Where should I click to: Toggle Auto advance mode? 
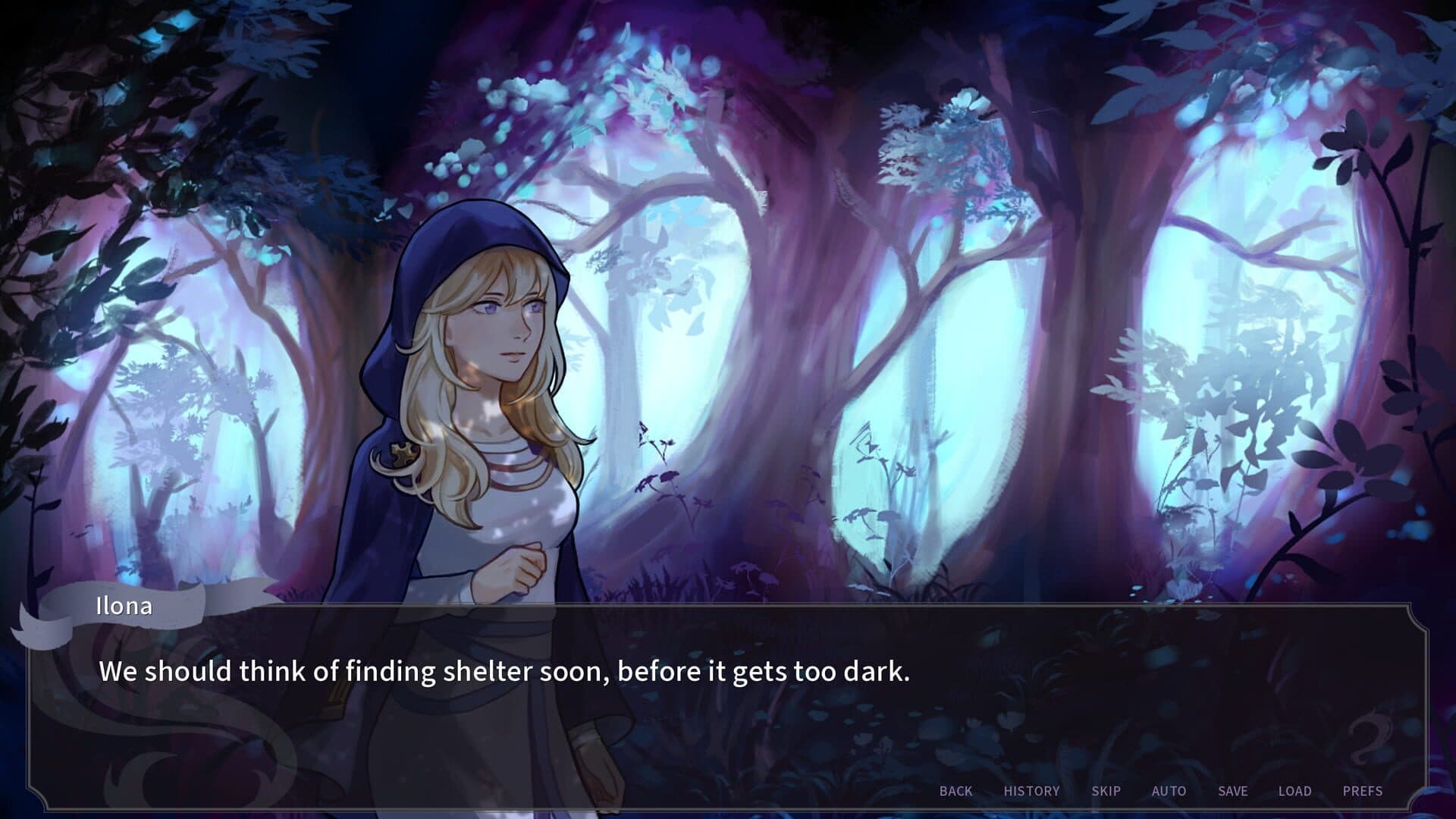point(1169,791)
